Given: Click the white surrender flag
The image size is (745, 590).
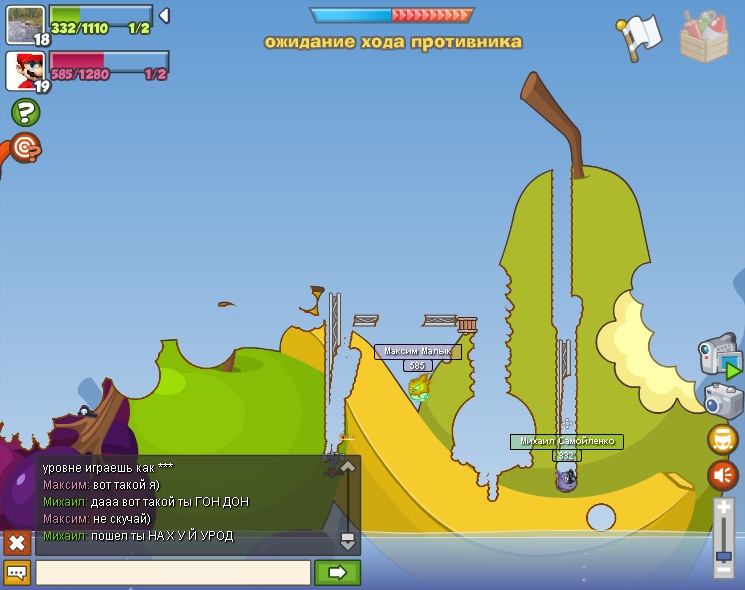Looking at the screenshot, I should [x=639, y=35].
